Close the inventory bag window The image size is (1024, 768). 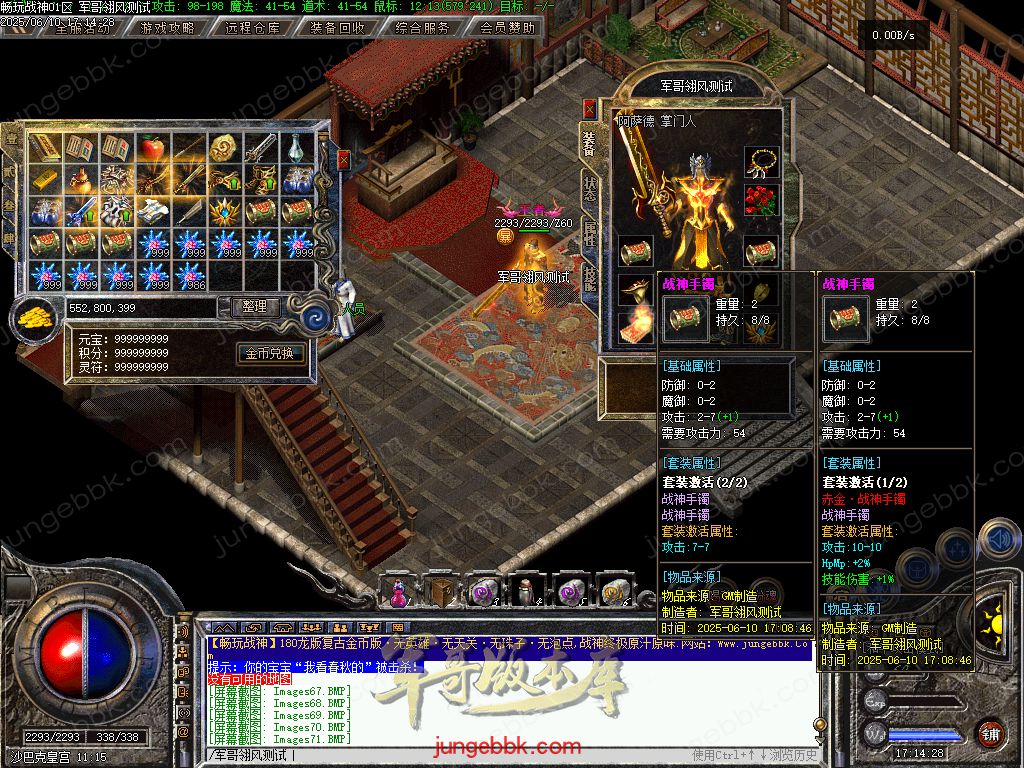click(344, 160)
